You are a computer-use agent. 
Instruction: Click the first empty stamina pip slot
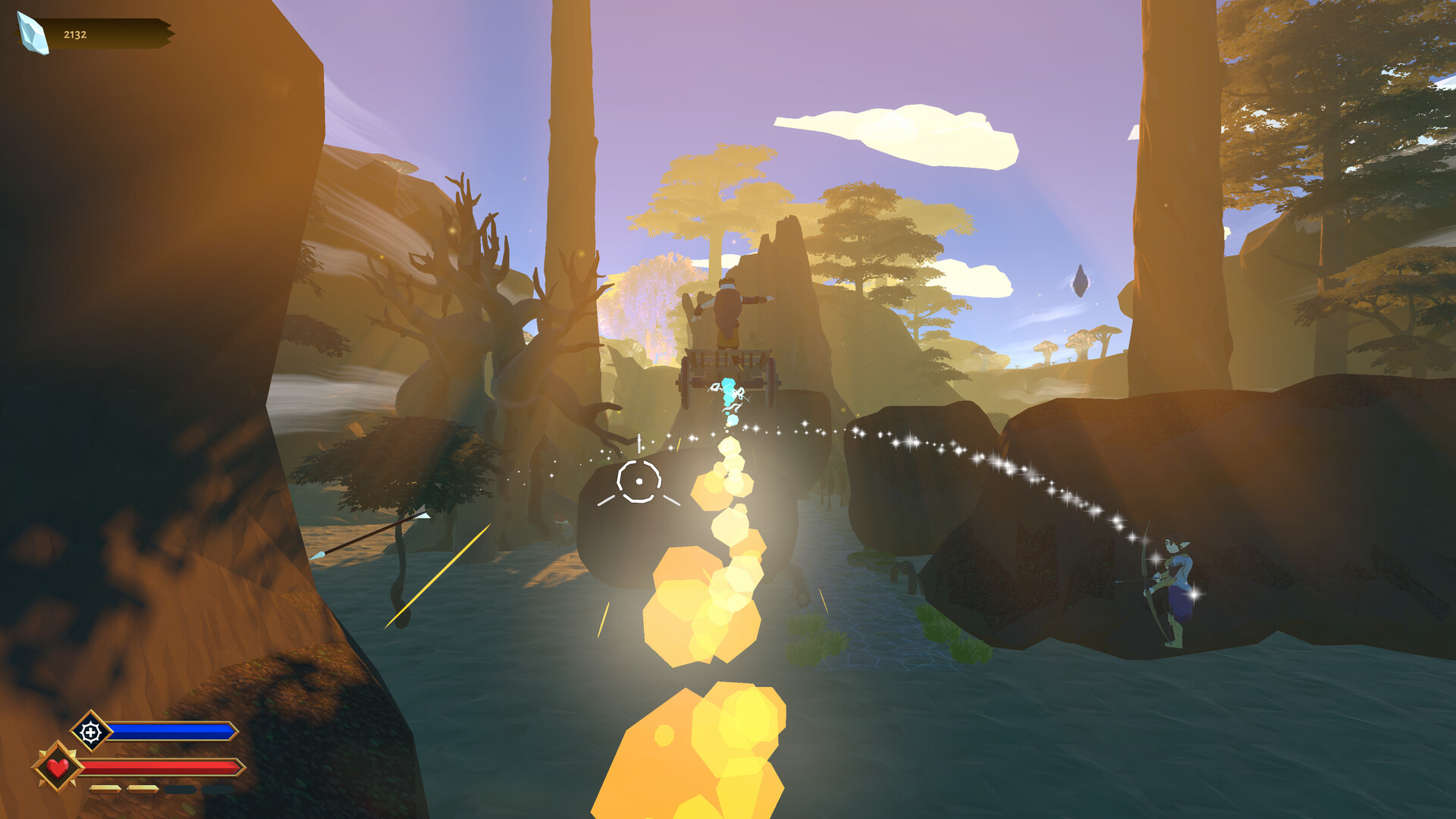[x=179, y=789]
